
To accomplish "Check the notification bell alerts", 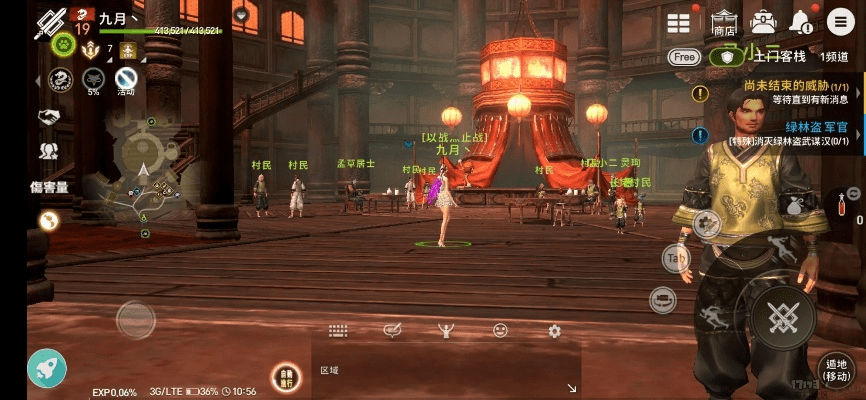I will tap(801, 22).
